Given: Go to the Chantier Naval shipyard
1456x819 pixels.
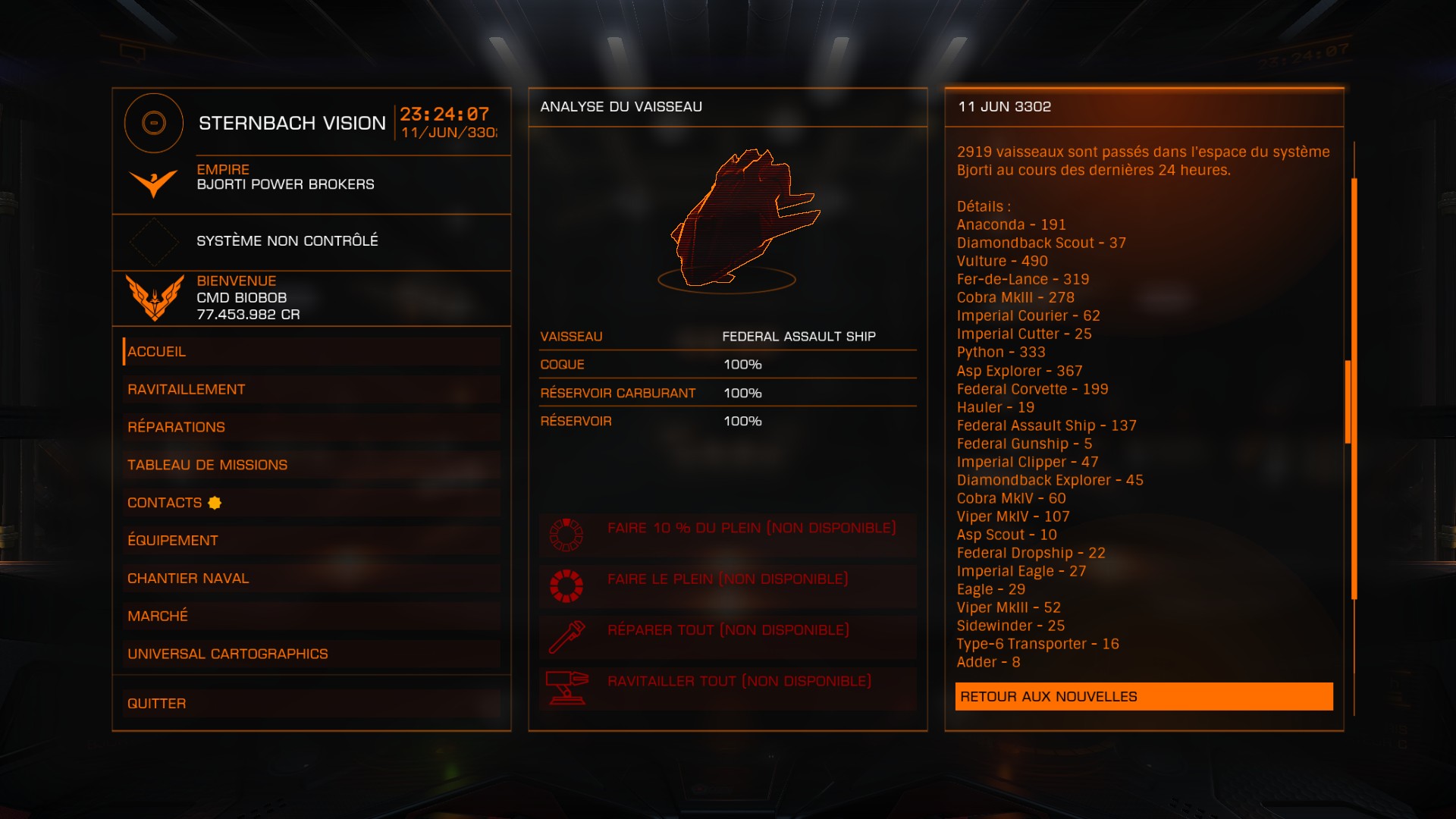Looking at the screenshot, I should point(311,579).
